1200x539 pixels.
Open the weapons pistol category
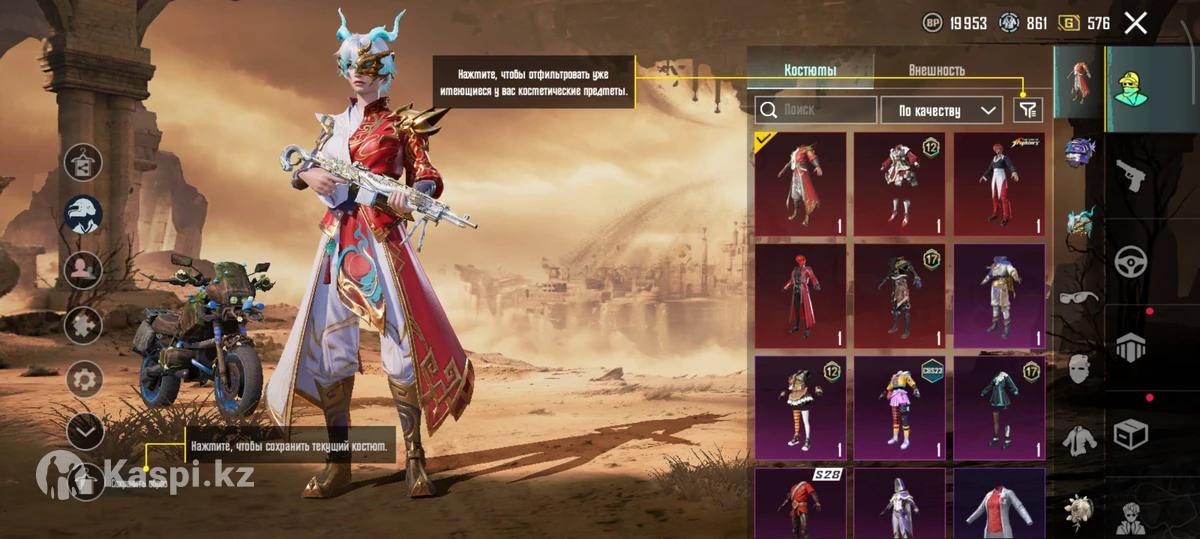click(x=1130, y=173)
